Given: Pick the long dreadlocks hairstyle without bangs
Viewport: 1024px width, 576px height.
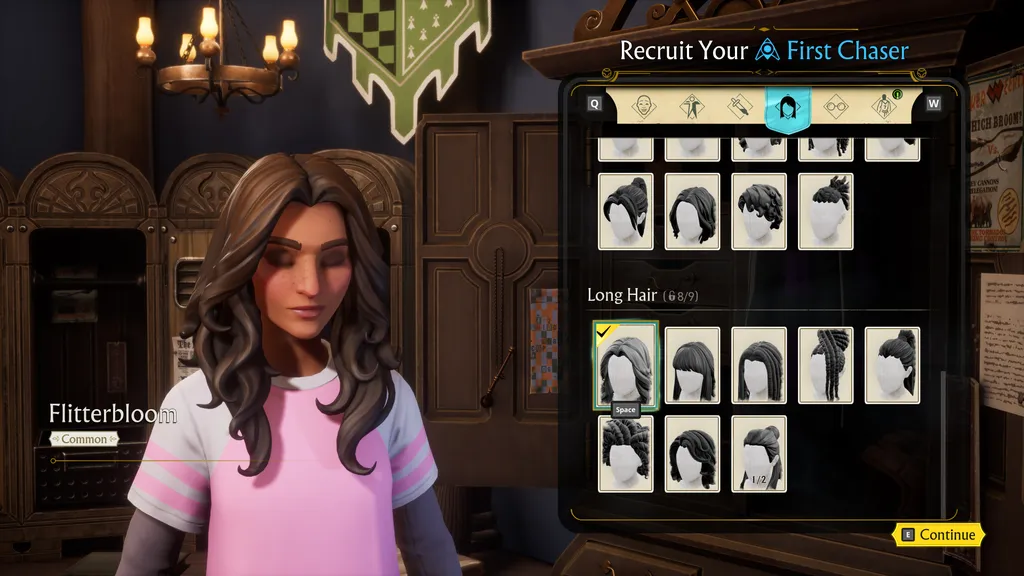Looking at the screenshot, I should (759, 365).
